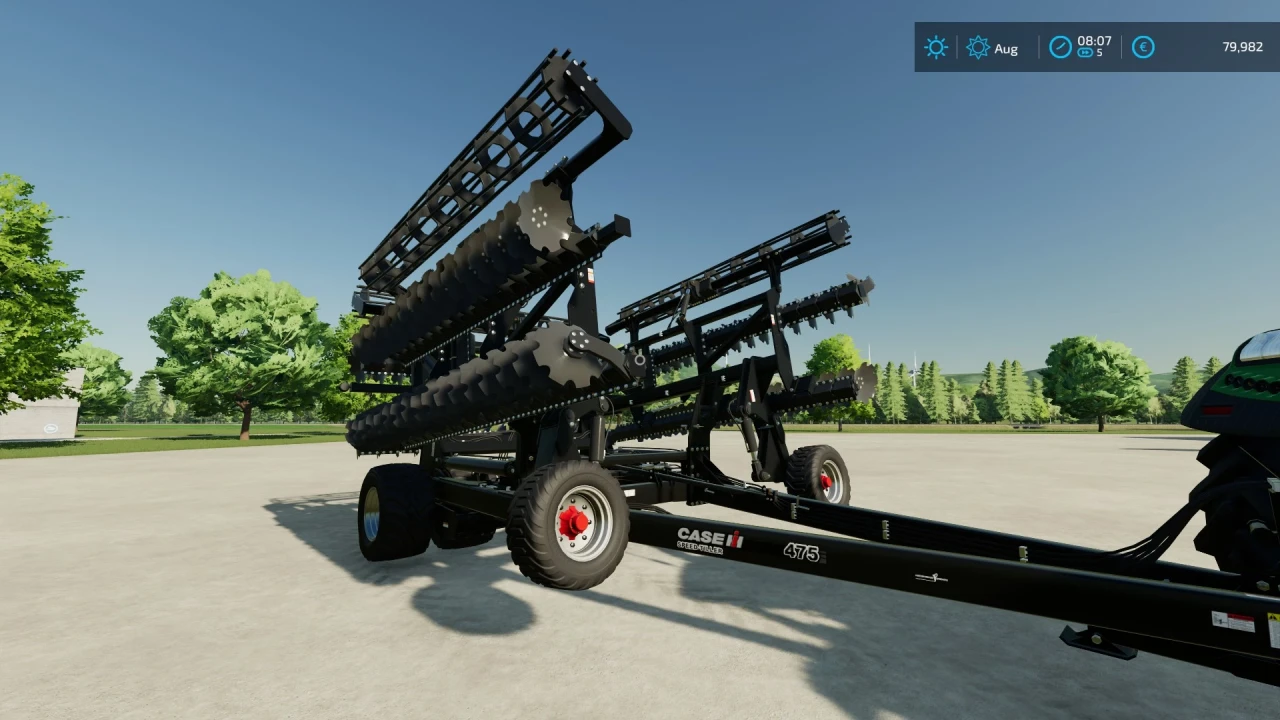Click the euro currency icon
The width and height of the screenshot is (1280, 720).
pyautogui.click(x=1142, y=48)
